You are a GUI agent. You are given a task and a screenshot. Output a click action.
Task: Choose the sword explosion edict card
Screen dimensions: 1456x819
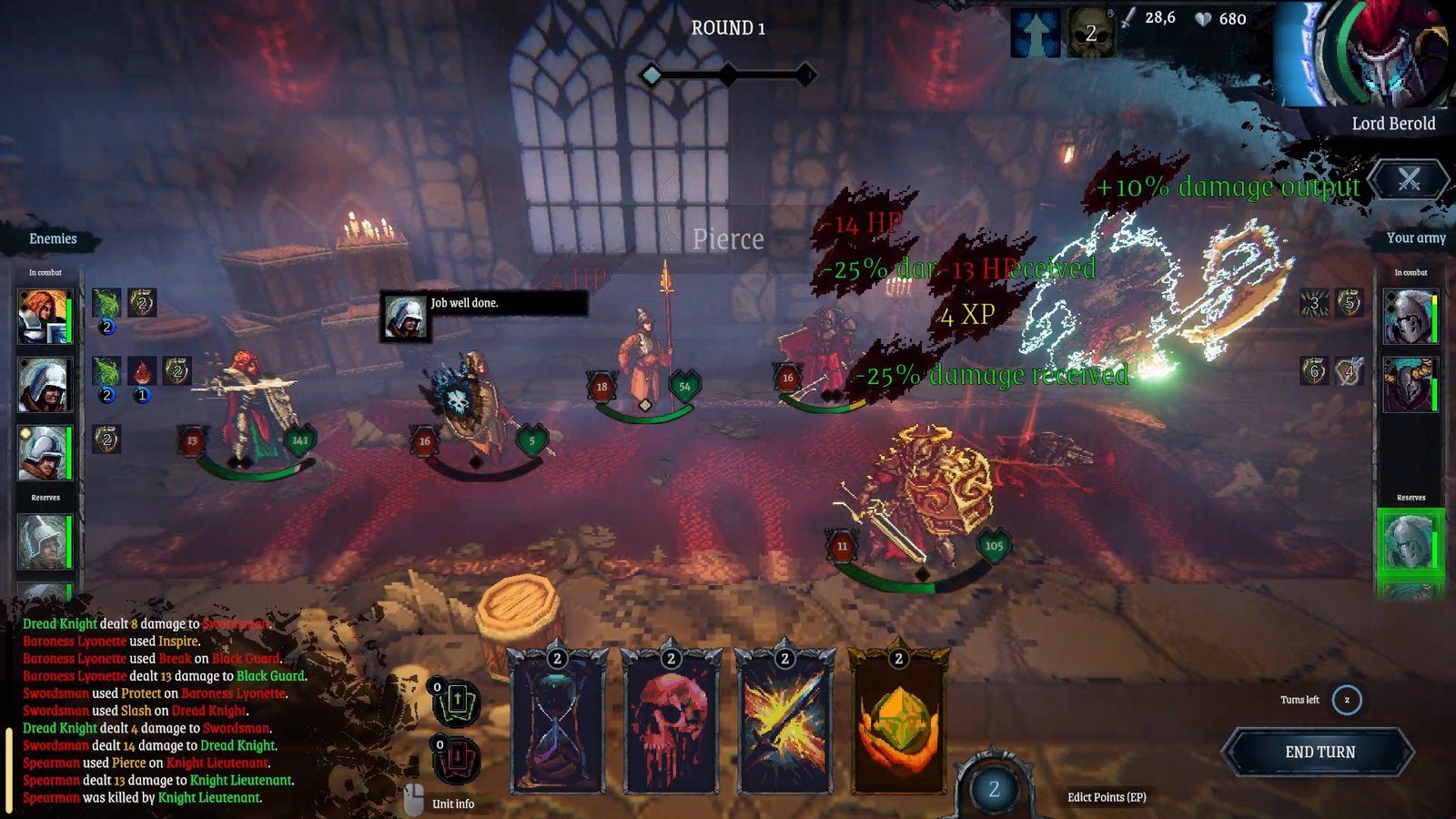tap(784, 723)
